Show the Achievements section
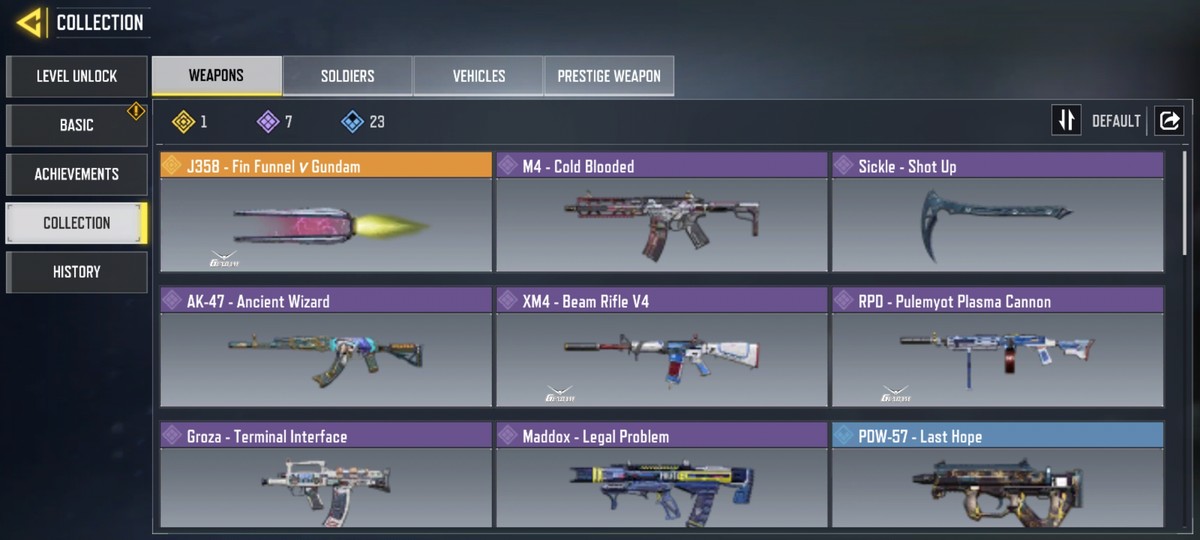The image size is (1200, 540). [77, 174]
